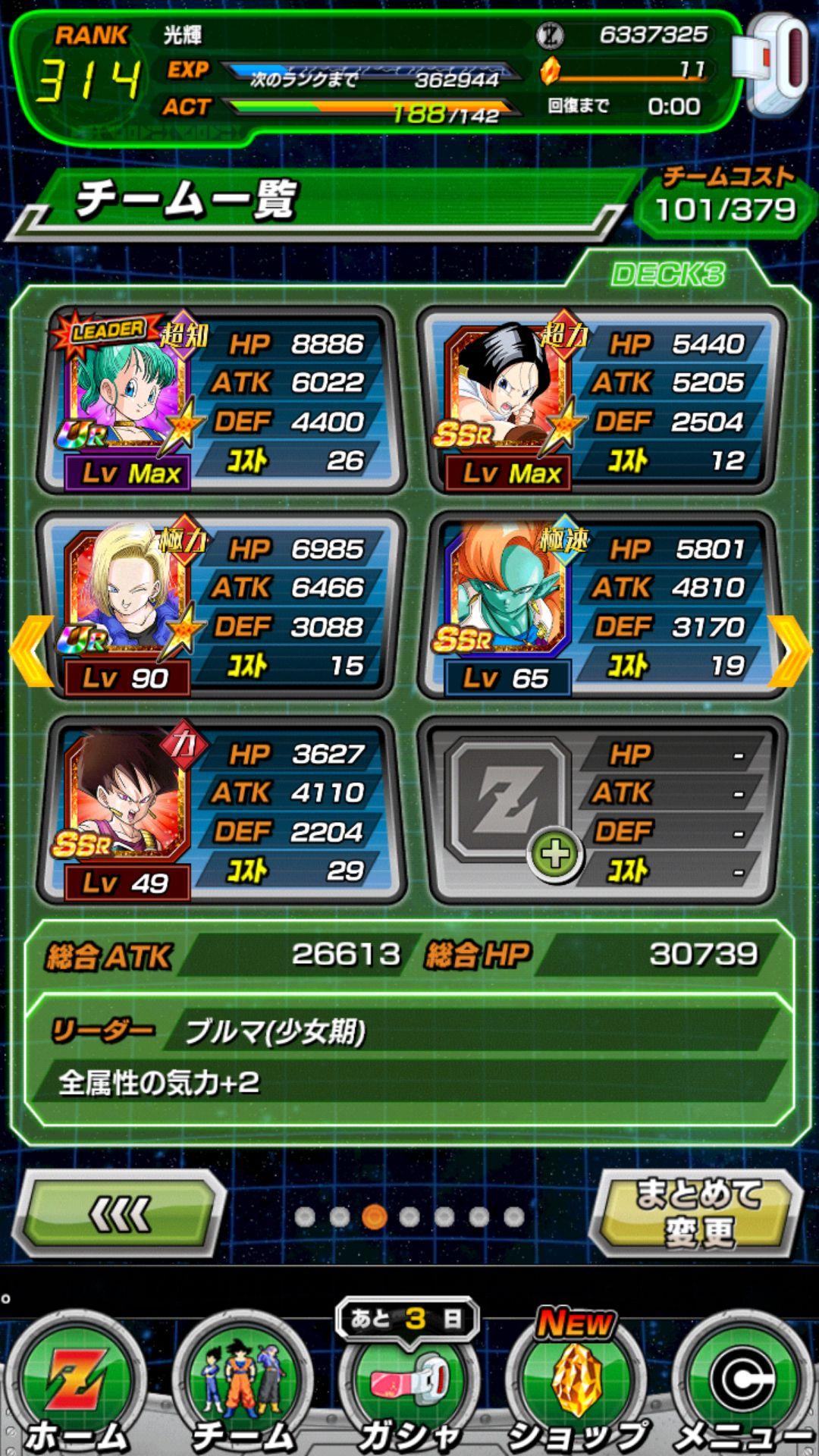Select the black-haired SSR card, HP 5440
This screenshot has width=819, height=1456.
[x=601, y=400]
